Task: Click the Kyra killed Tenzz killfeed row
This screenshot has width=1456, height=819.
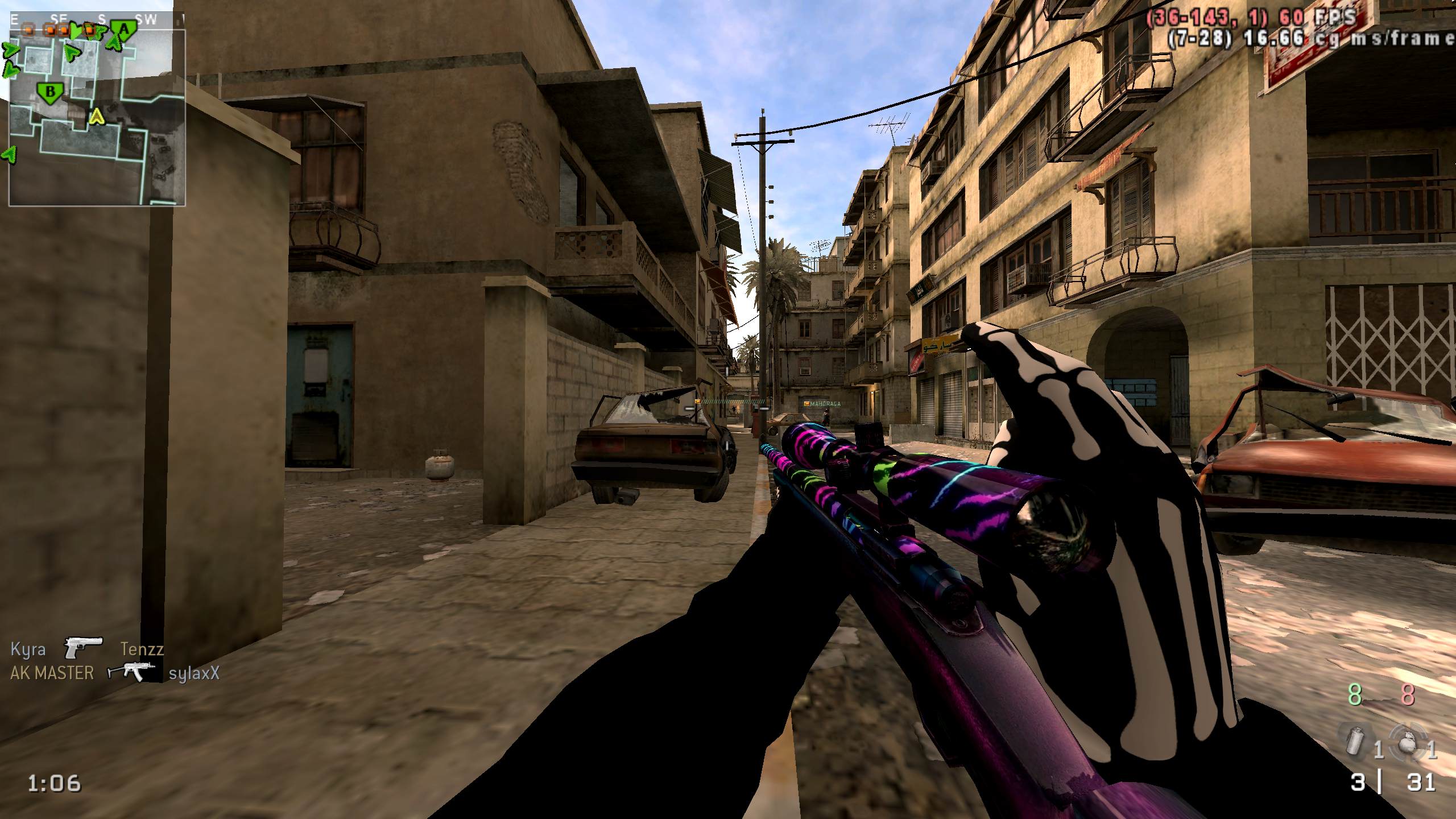Action: [x=87, y=648]
